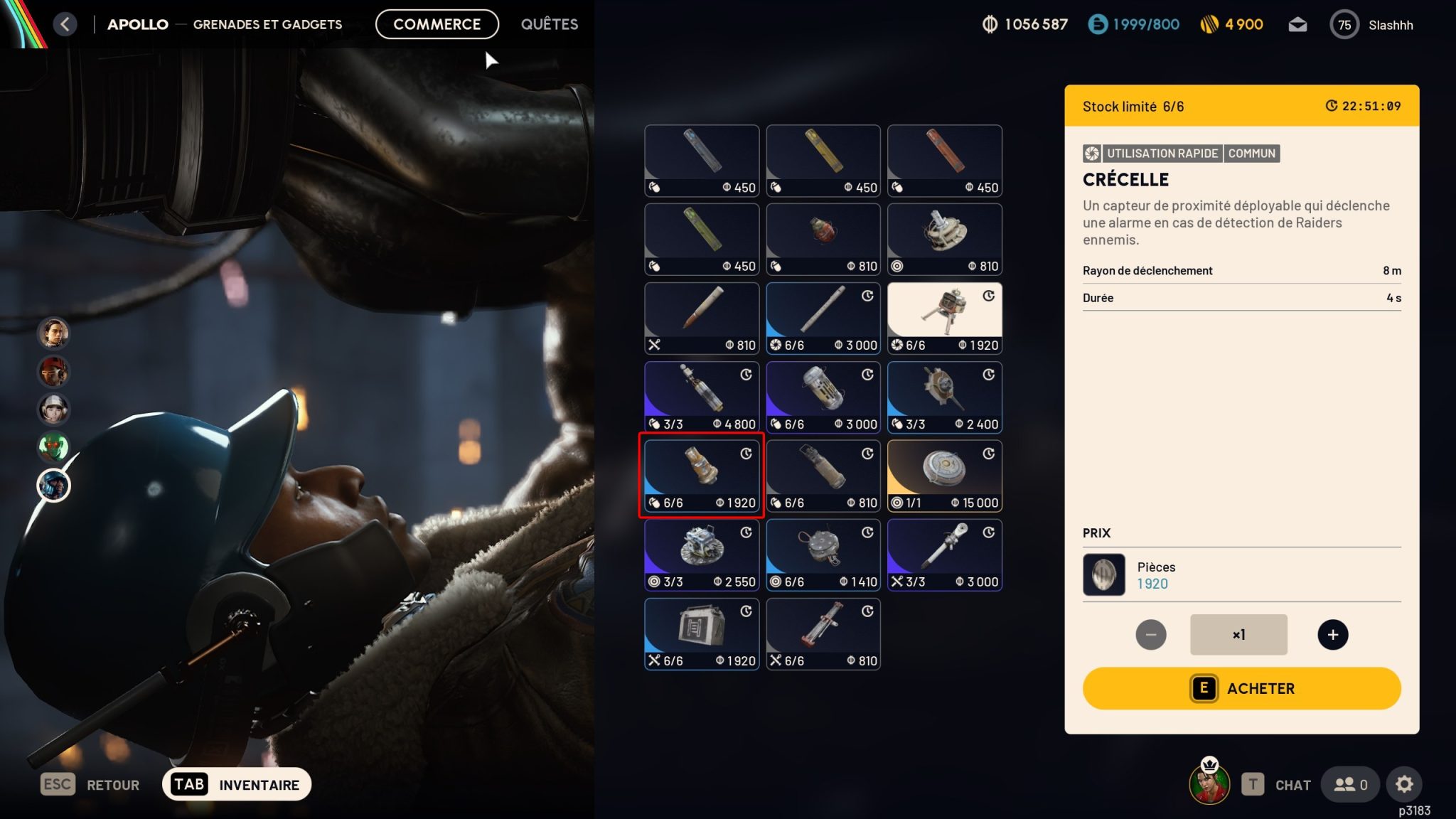The width and height of the screenshot is (1456, 819).
Task: Select the red-outlined item priced 1920
Action: [701, 475]
